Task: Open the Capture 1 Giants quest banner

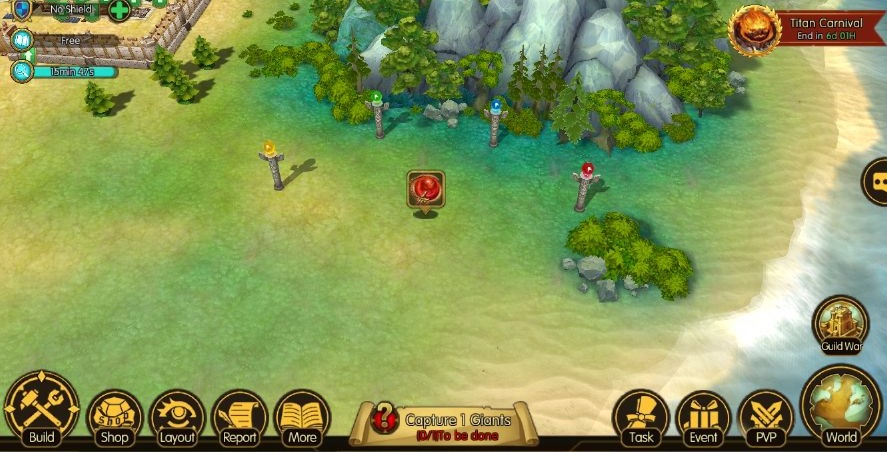Action: click(443, 424)
